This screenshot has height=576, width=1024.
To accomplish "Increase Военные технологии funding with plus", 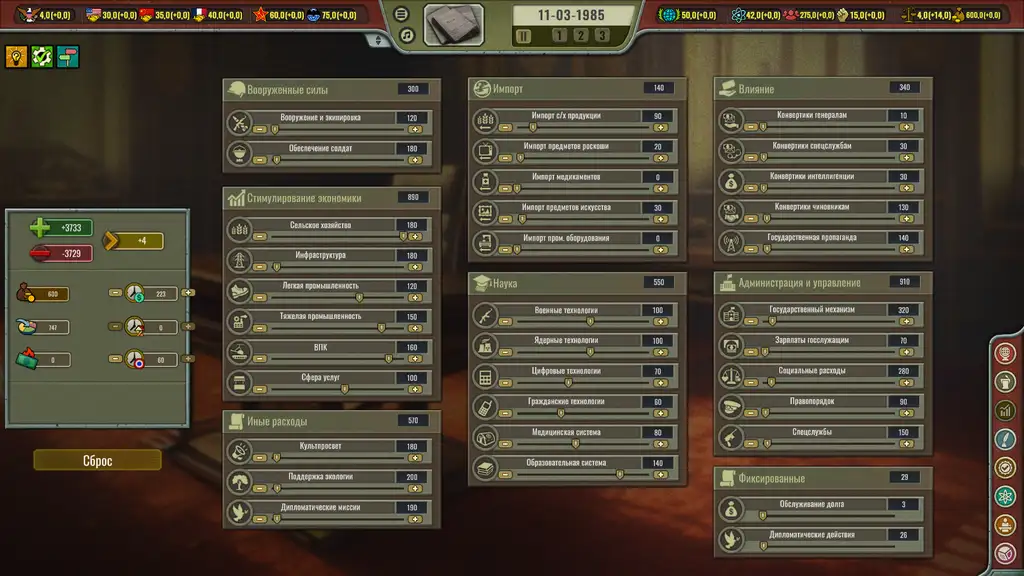I will point(660,322).
